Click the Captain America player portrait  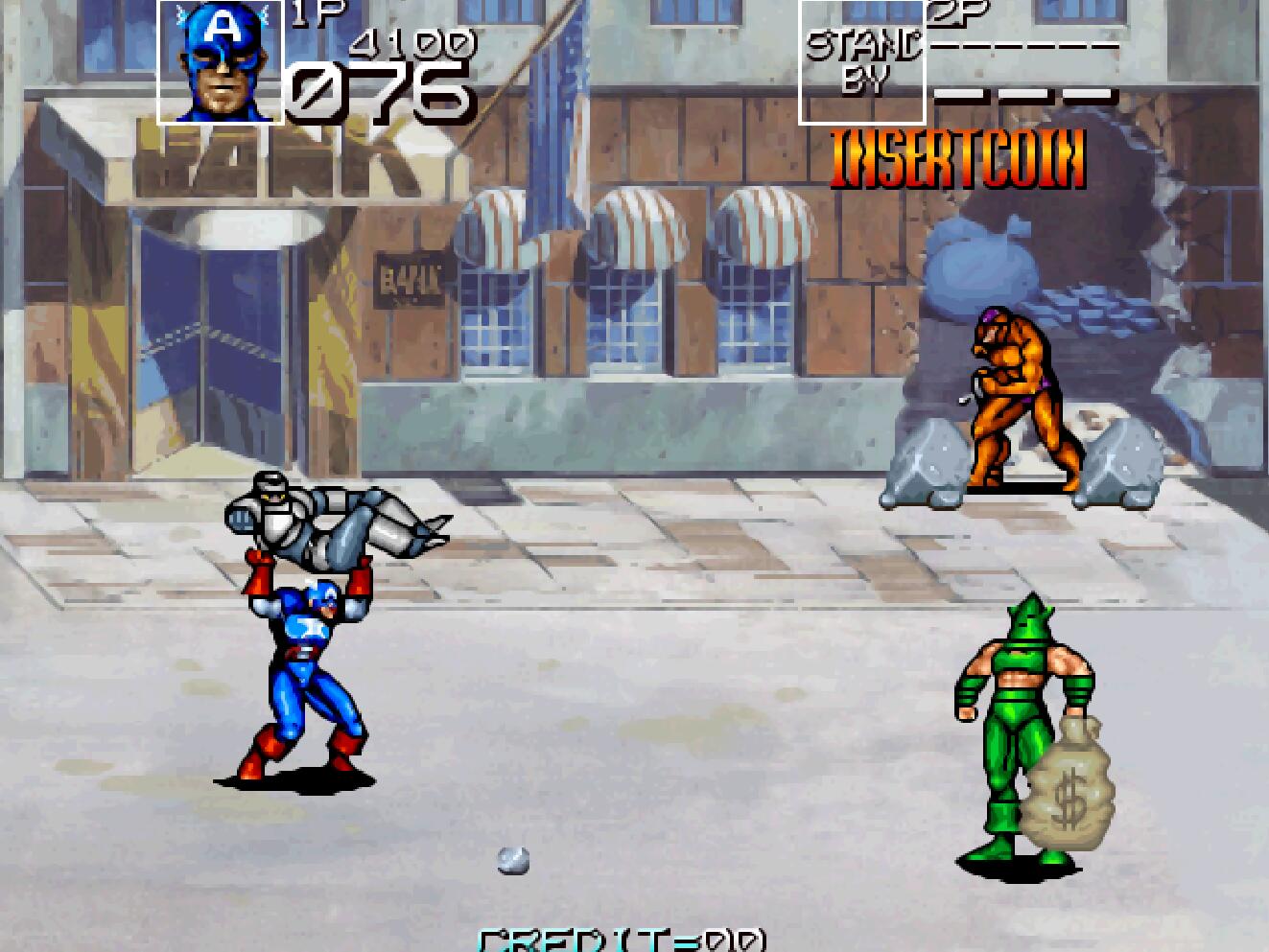[x=221, y=62]
